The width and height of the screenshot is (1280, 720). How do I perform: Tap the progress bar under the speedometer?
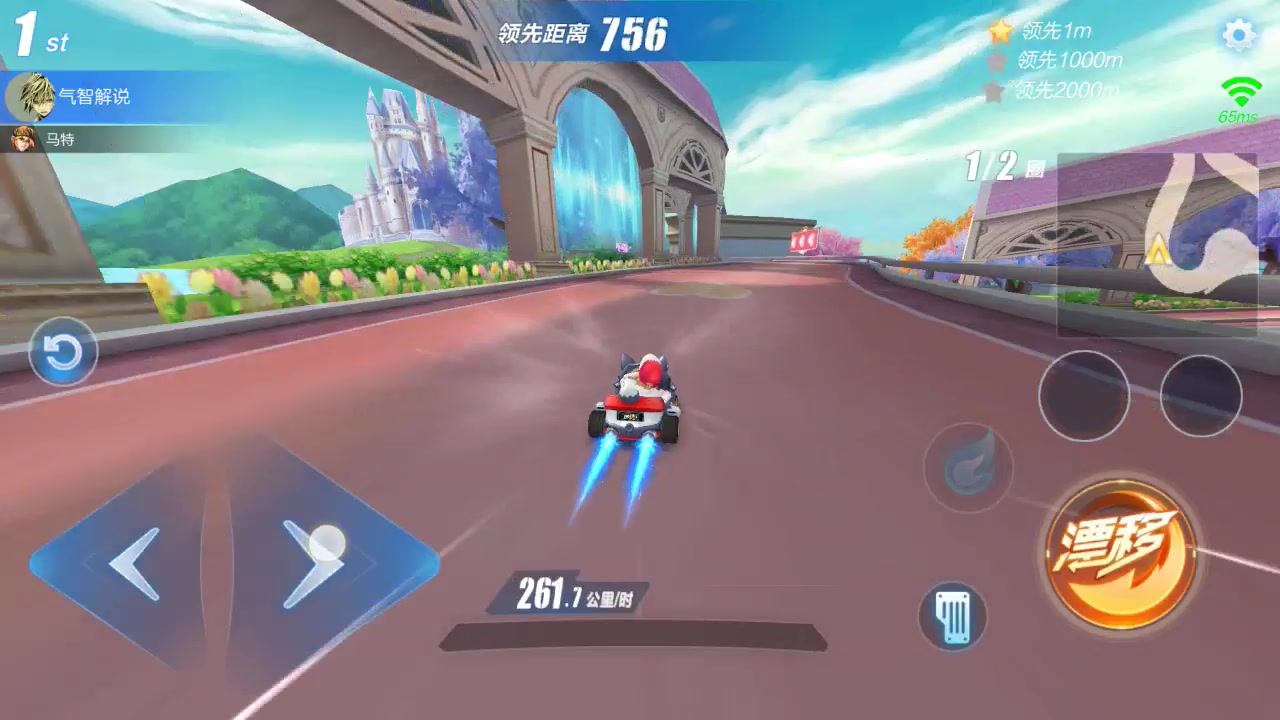[x=633, y=632]
